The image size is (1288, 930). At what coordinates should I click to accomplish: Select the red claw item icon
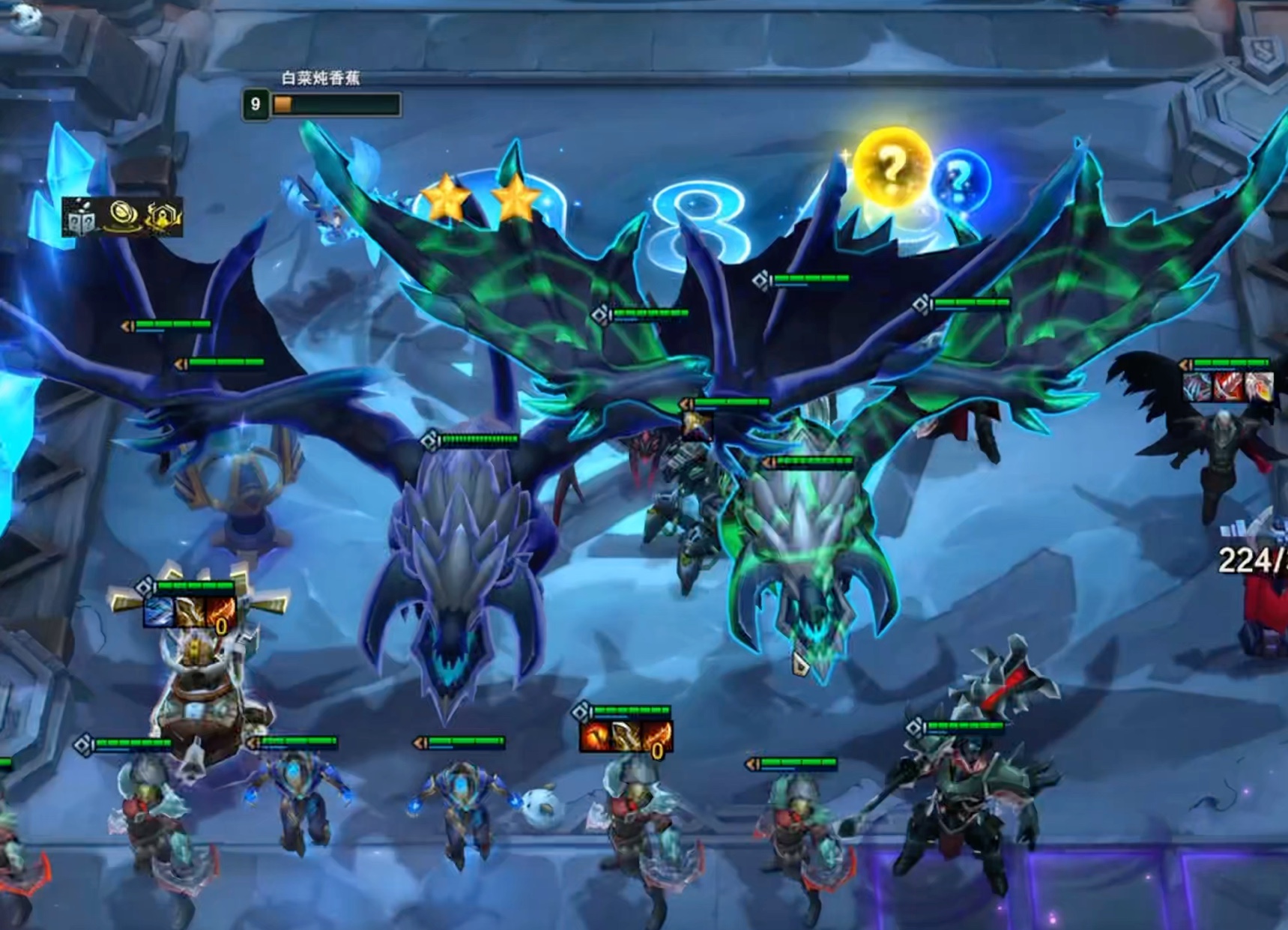1227,387
